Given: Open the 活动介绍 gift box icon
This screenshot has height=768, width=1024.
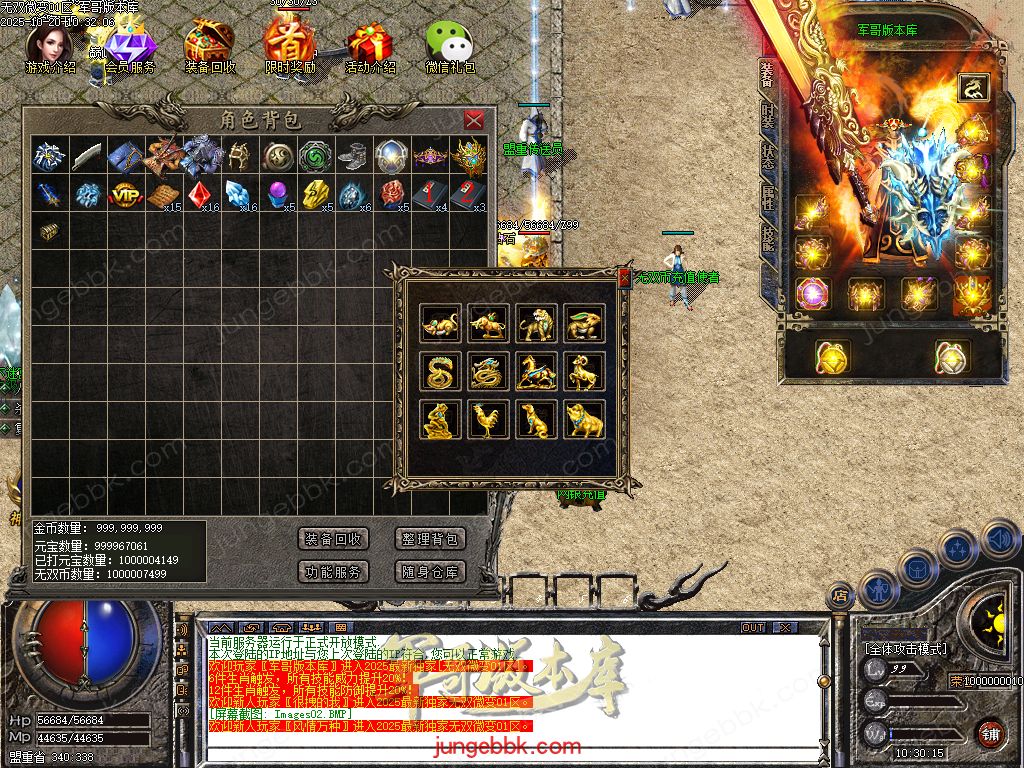Looking at the screenshot, I should pyautogui.click(x=370, y=45).
